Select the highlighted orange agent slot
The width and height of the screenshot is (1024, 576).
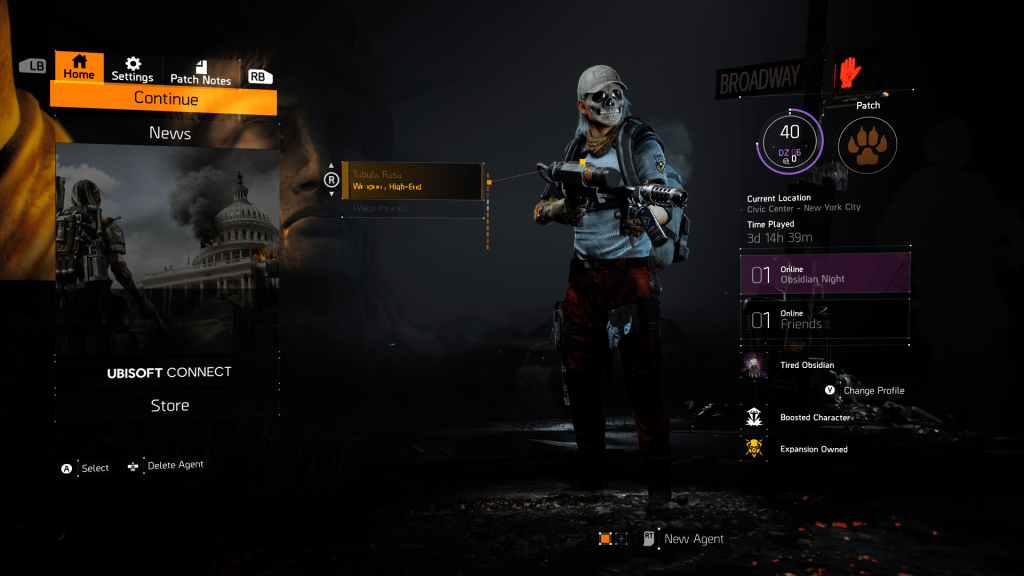[x=605, y=538]
